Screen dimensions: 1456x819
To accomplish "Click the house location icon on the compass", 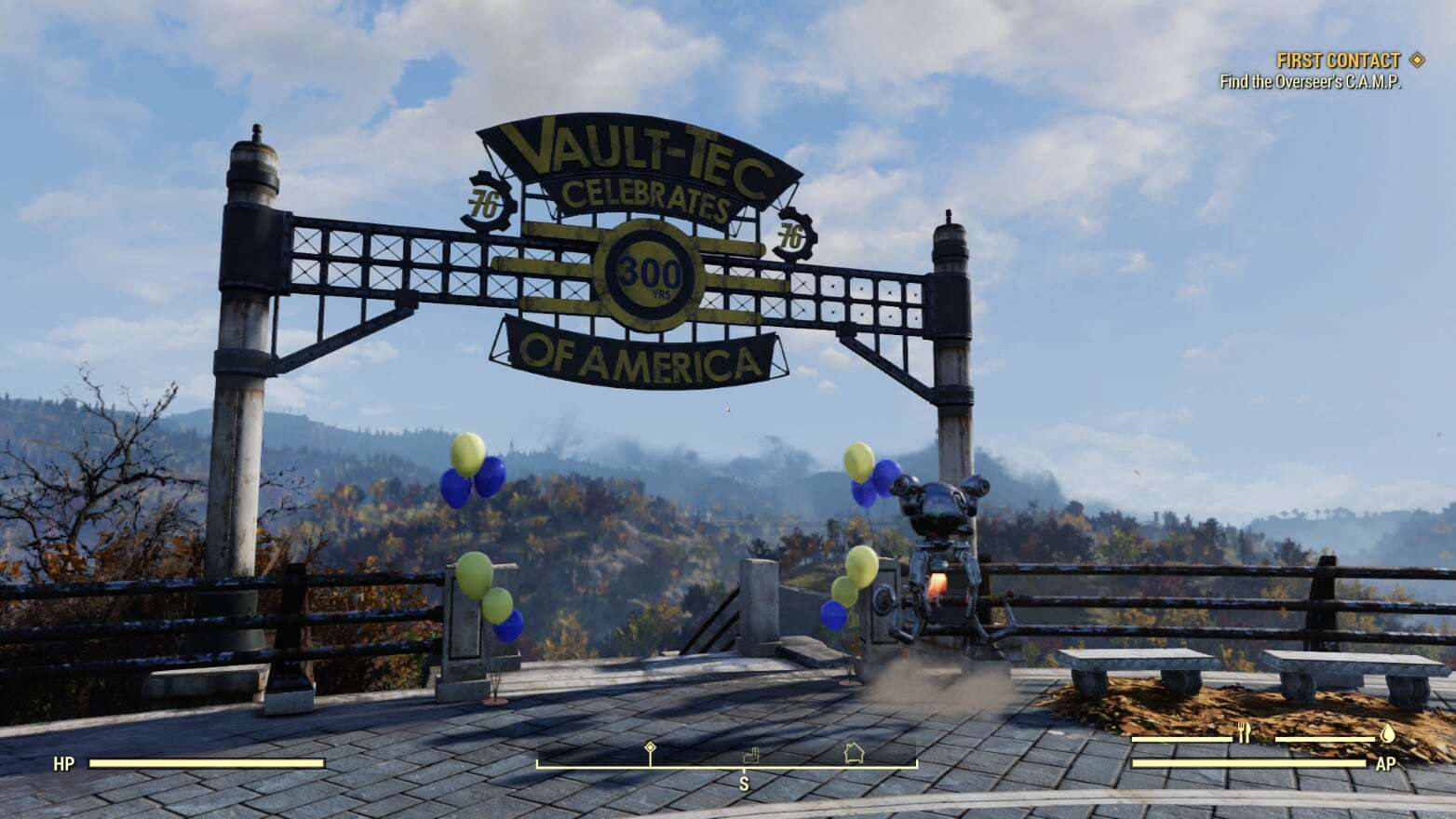I will coord(855,750).
